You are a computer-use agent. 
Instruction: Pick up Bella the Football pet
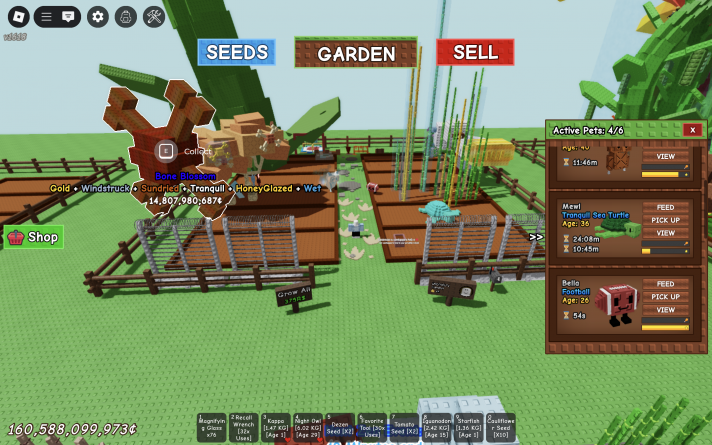click(x=665, y=297)
